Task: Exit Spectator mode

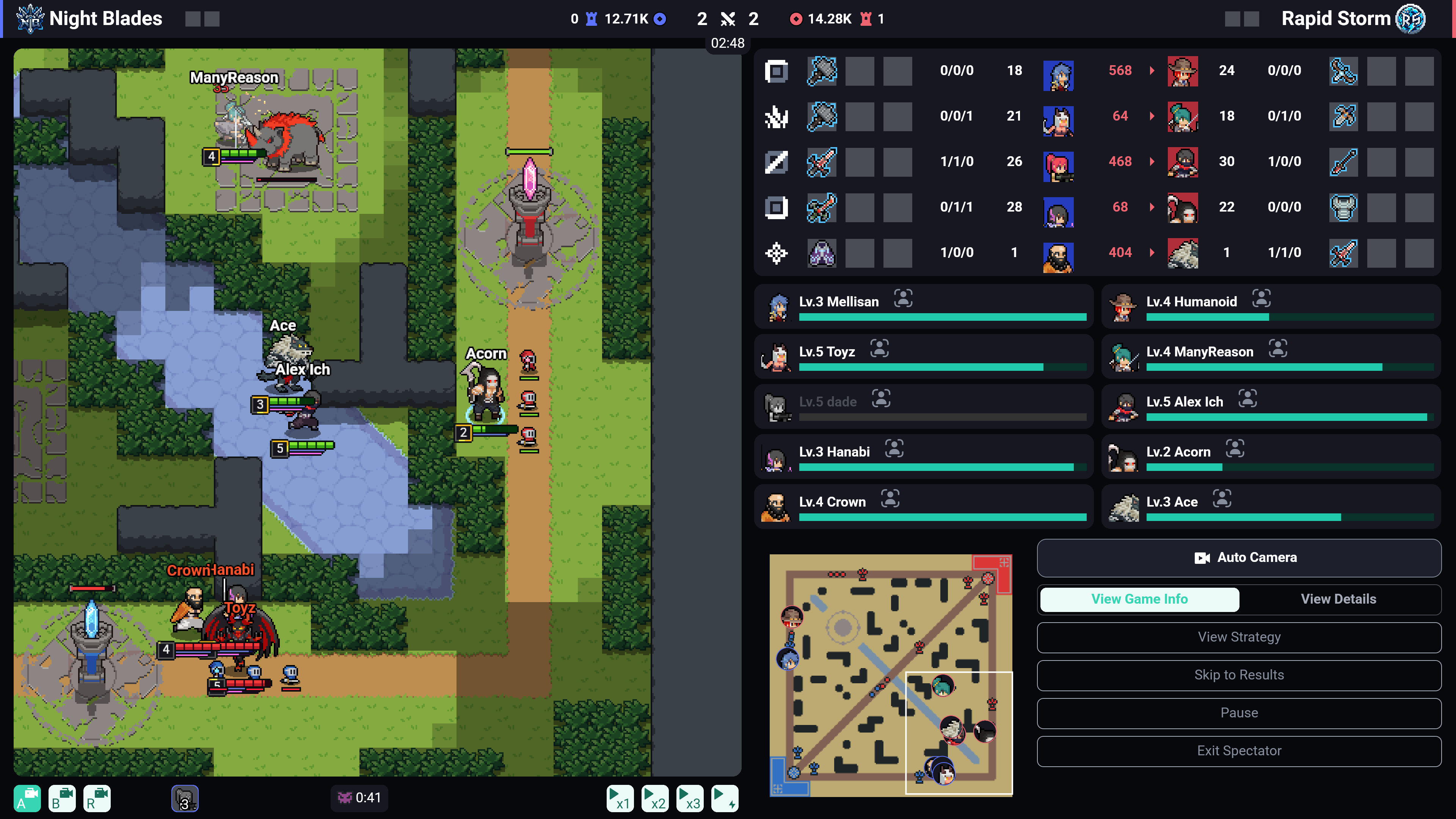Action: pos(1238,751)
